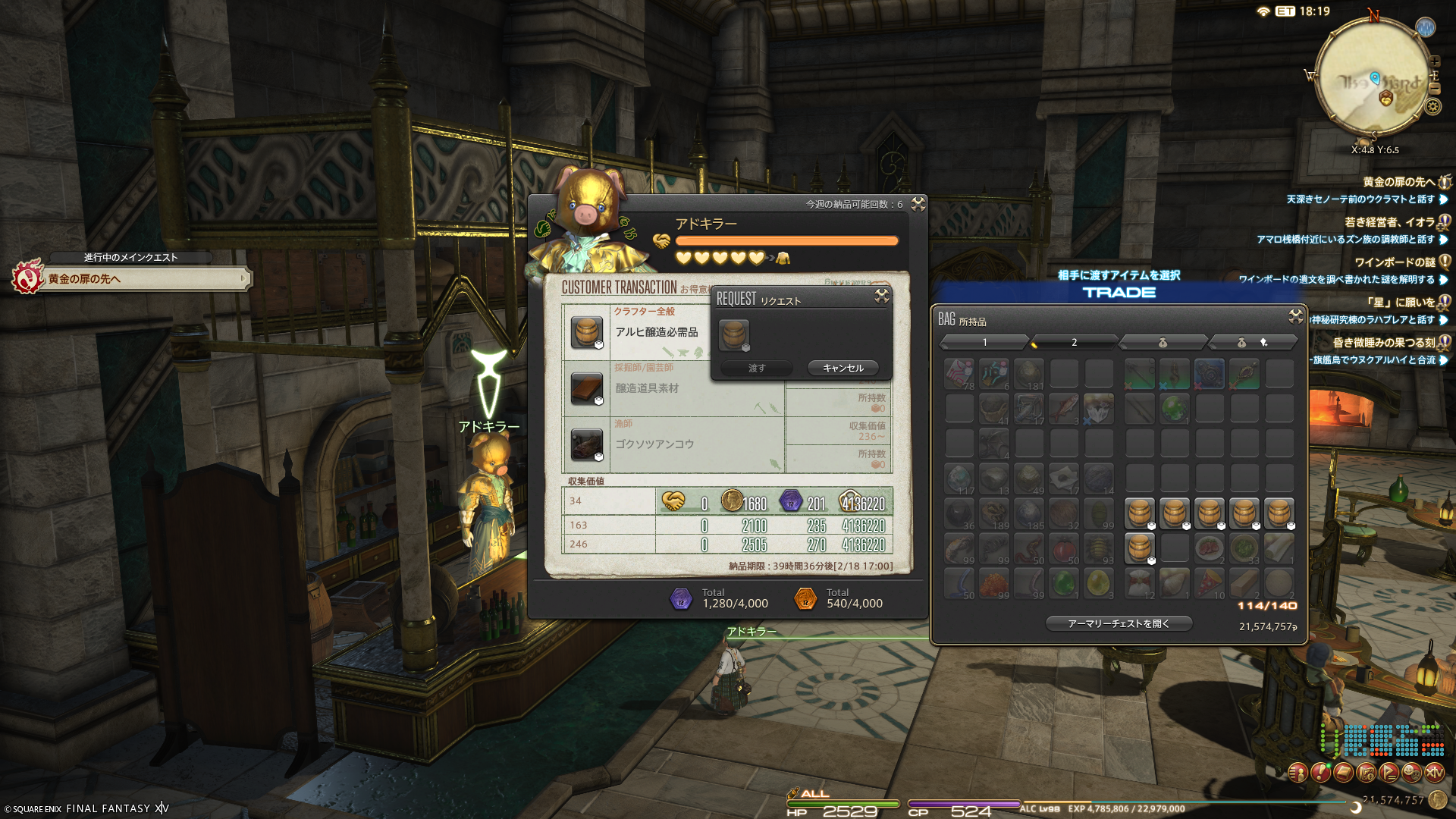Select the 醸造道具素材 delivery item row
Viewport: 1456px width, 819px height.
(647, 388)
